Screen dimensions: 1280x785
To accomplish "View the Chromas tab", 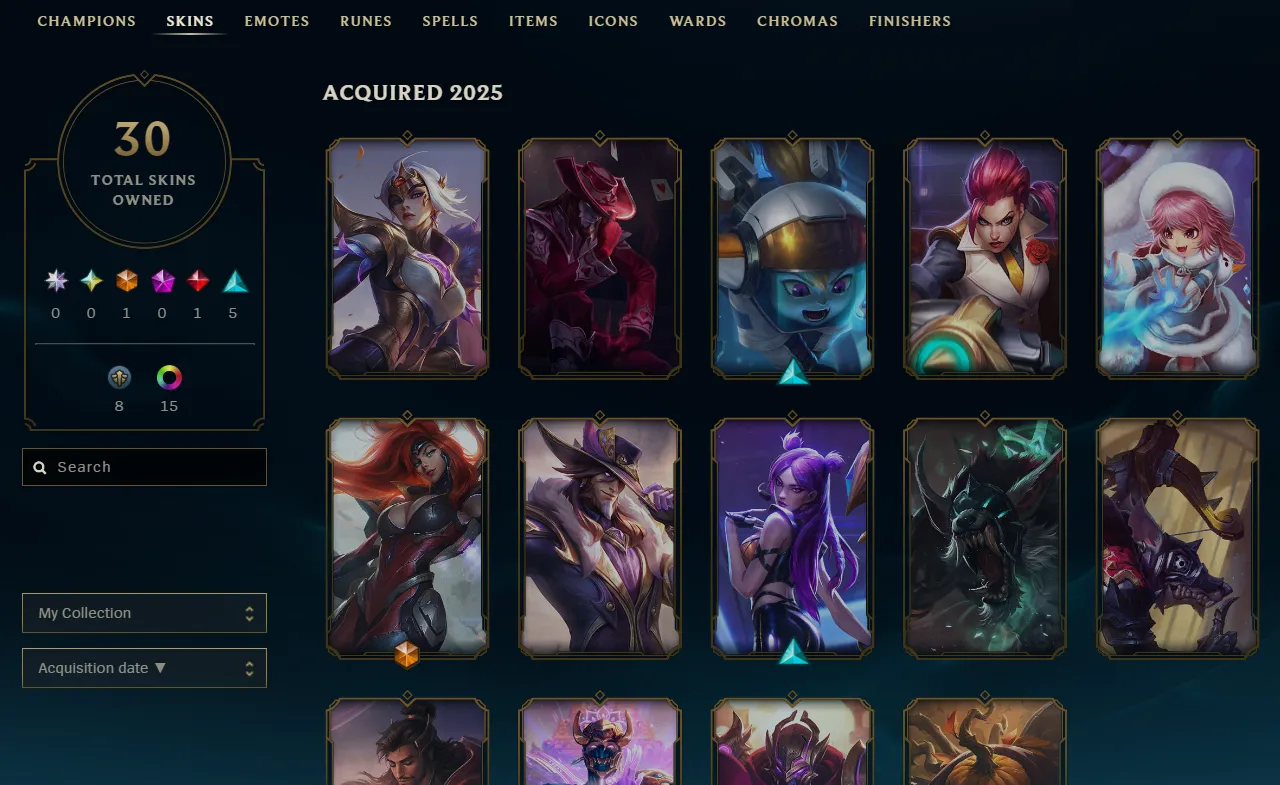I will 797,21.
